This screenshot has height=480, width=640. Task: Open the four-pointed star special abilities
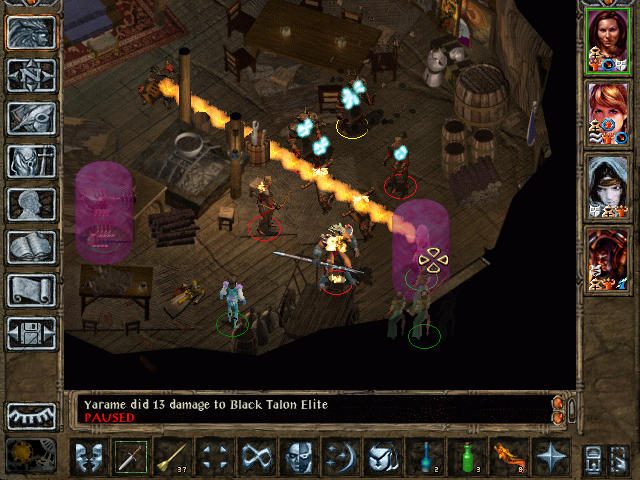point(552,457)
